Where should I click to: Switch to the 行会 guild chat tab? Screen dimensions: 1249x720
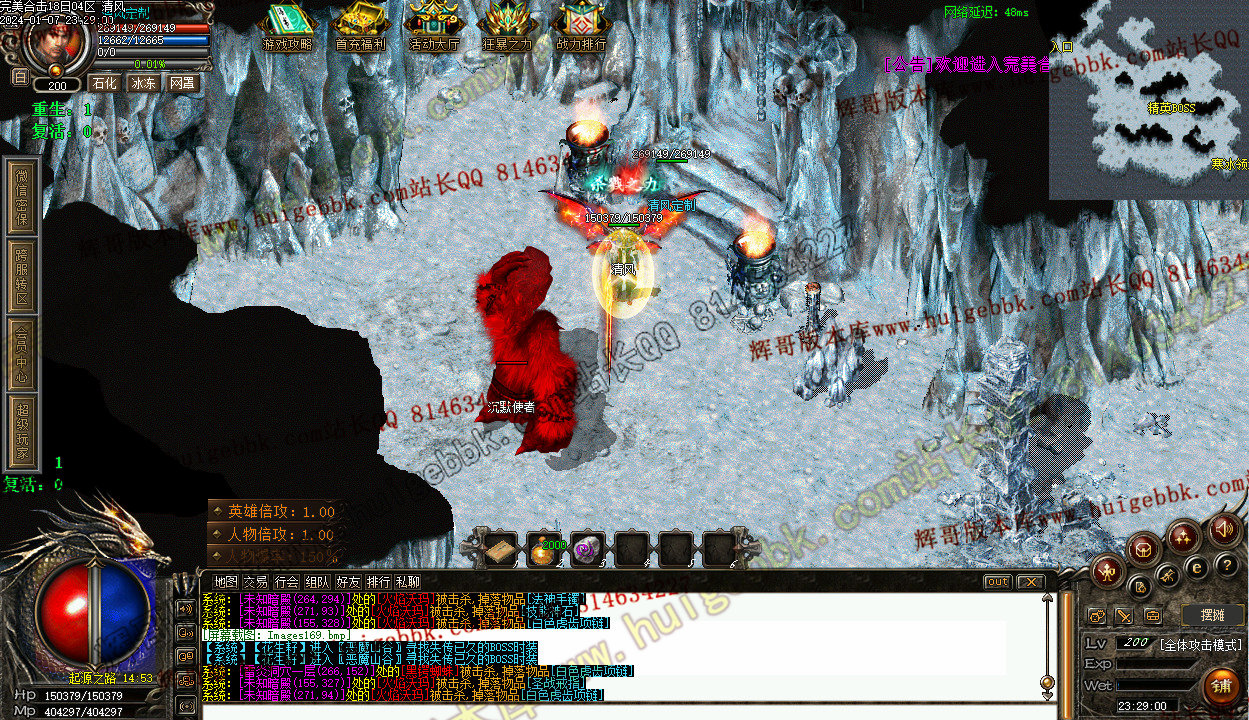pyautogui.click(x=287, y=581)
